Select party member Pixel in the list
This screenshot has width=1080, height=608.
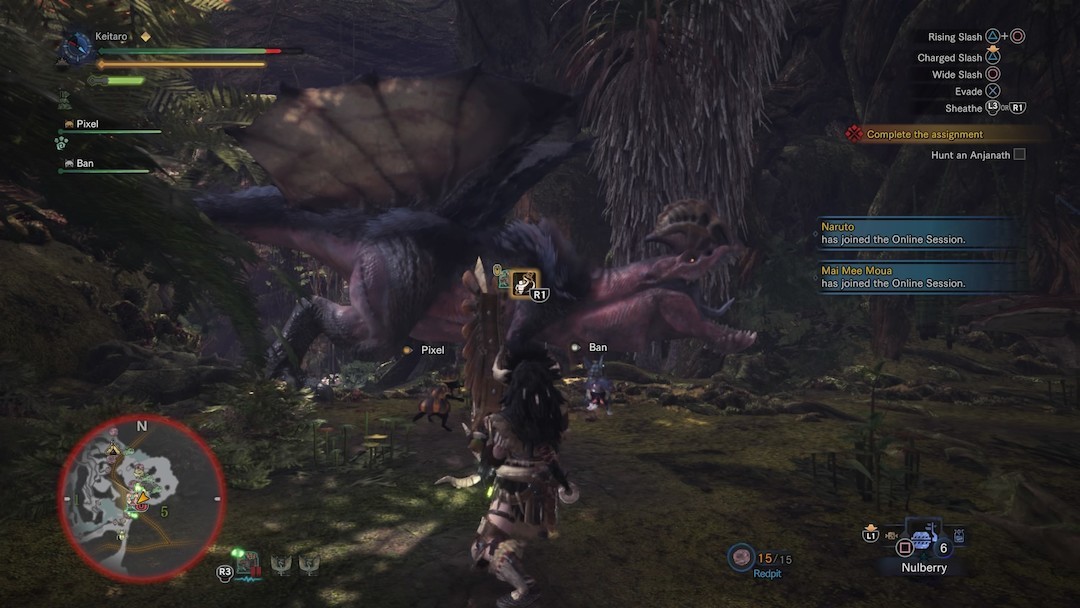click(88, 124)
